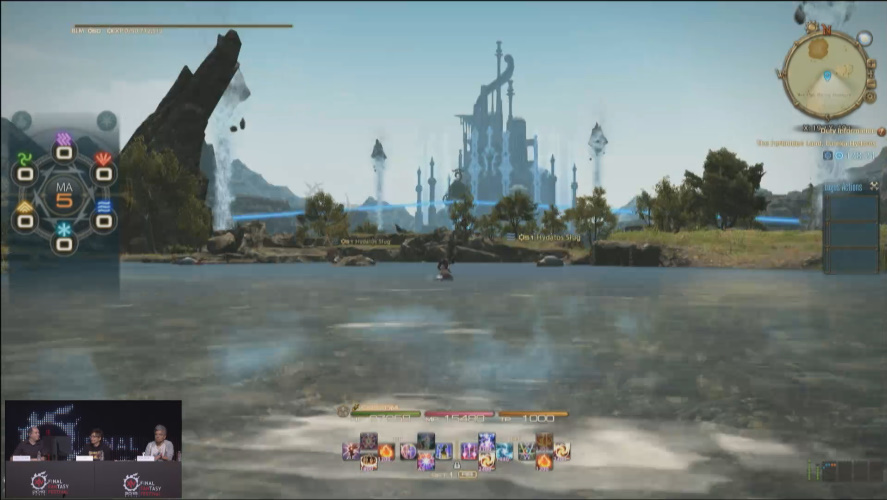Open the Duty Information panel
This screenshot has height=500, width=887.
pos(838,130)
